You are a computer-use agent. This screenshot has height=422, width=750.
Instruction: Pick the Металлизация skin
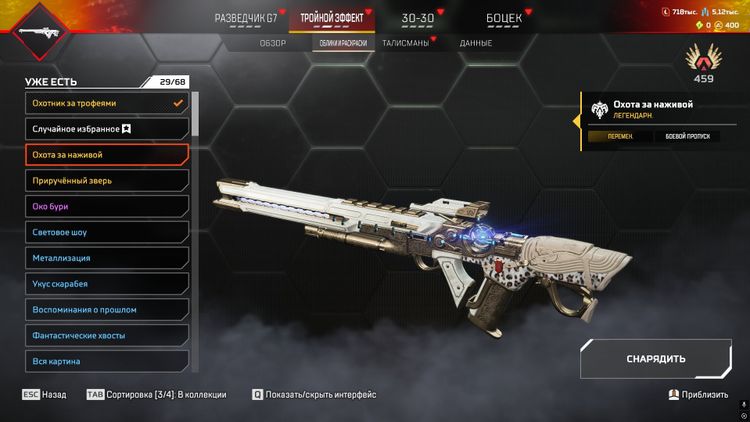106,258
